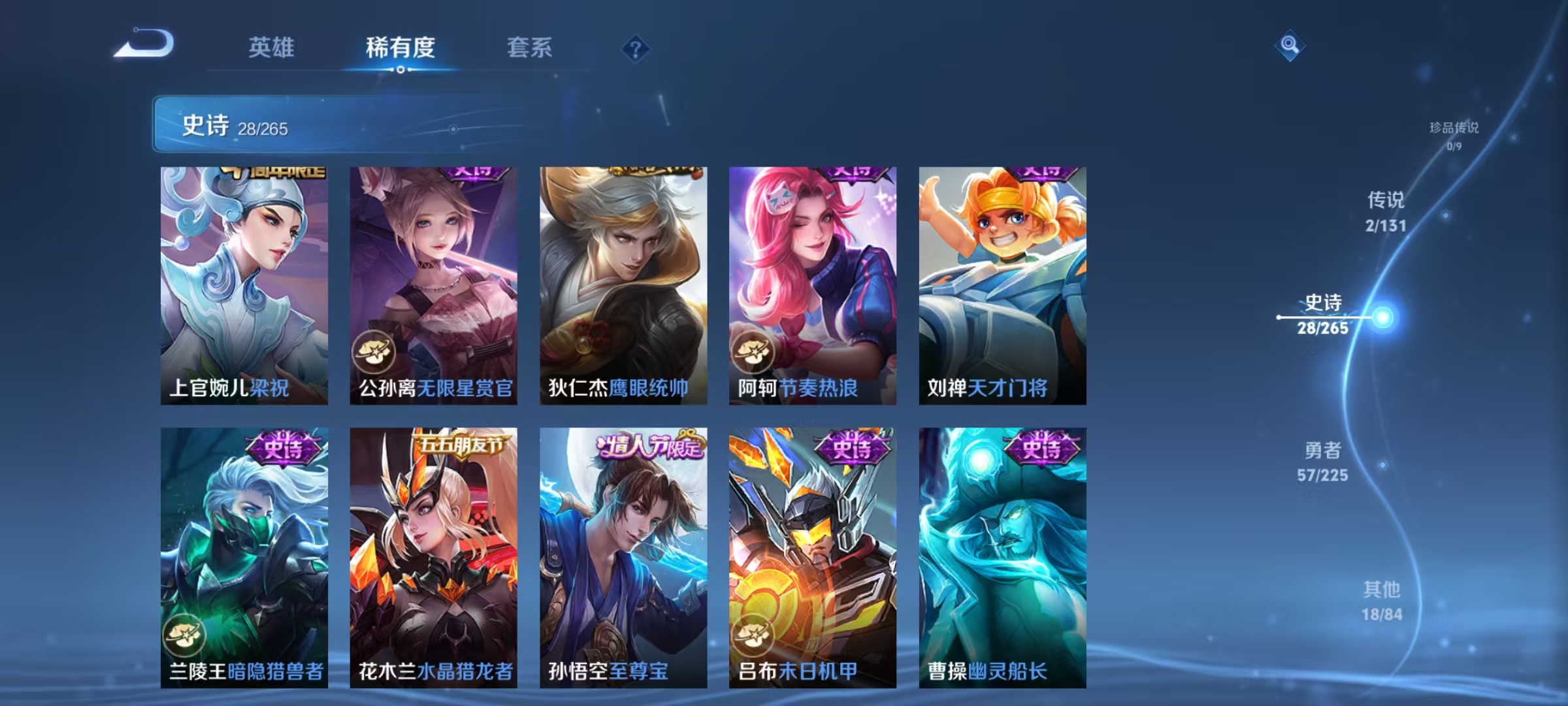Open the help question mark icon
This screenshot has width=1568, height=706.
point(636,49)
